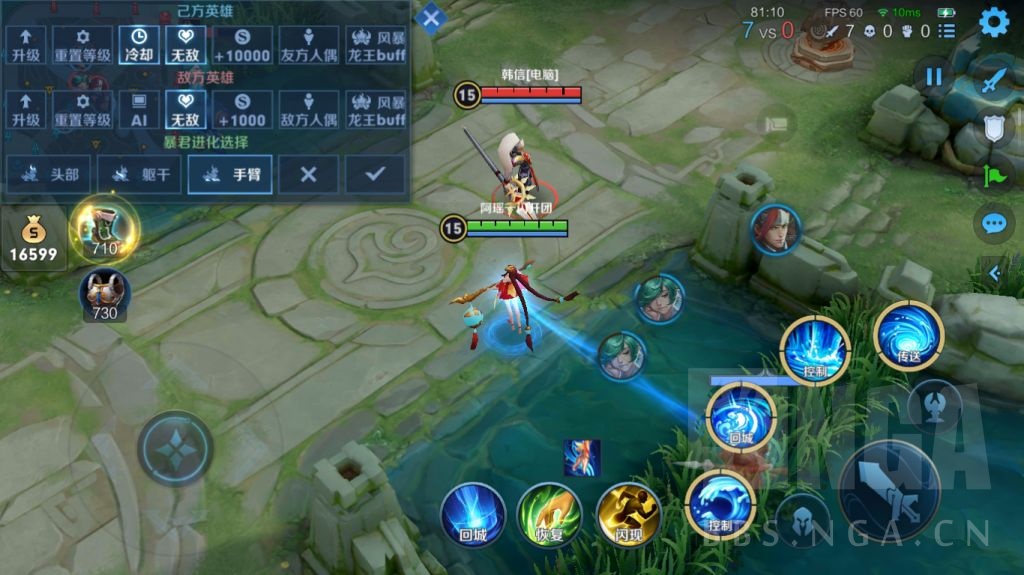1024x575 pixels.
Task: Close the training tools panel
Action: (x=430, y=18)
